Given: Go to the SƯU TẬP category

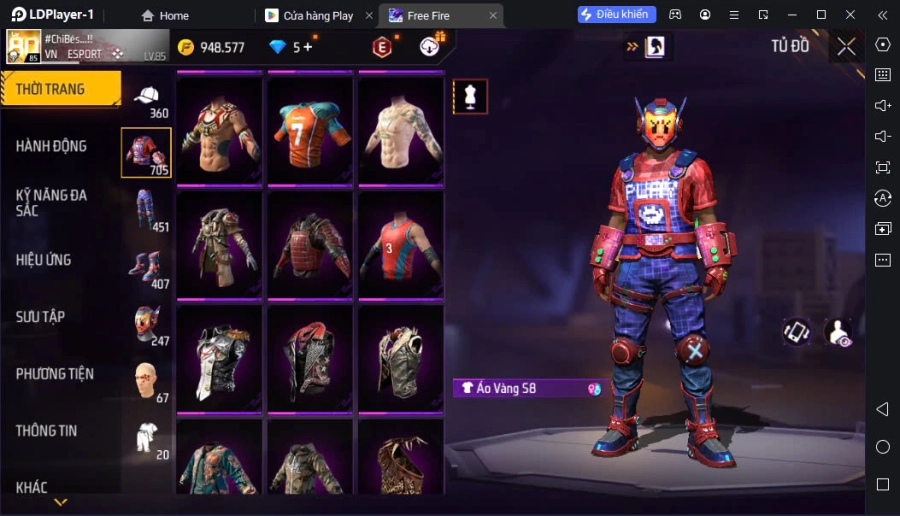Looking at the screenshot, I should [40, 317].
